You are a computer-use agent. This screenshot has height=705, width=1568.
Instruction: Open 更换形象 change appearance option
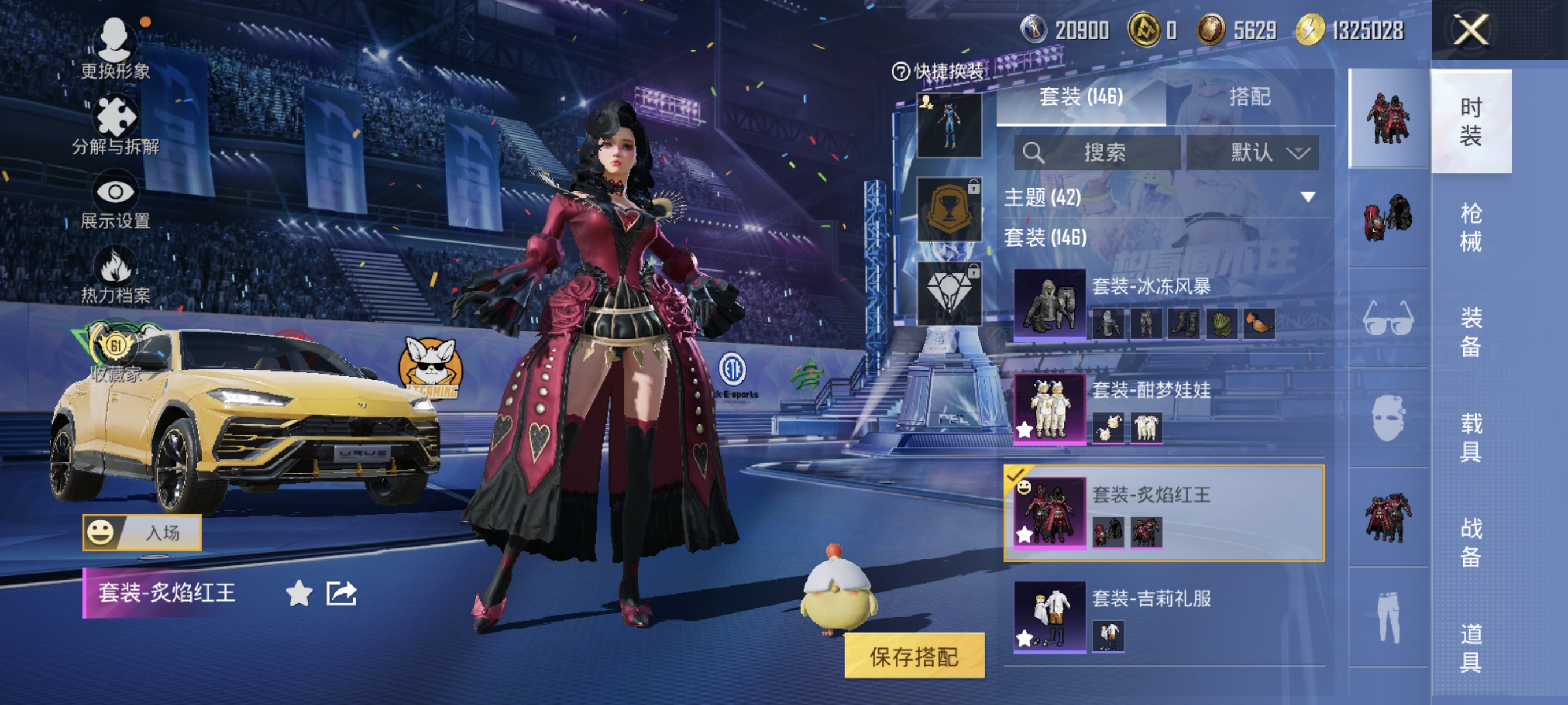coord(115,49)
